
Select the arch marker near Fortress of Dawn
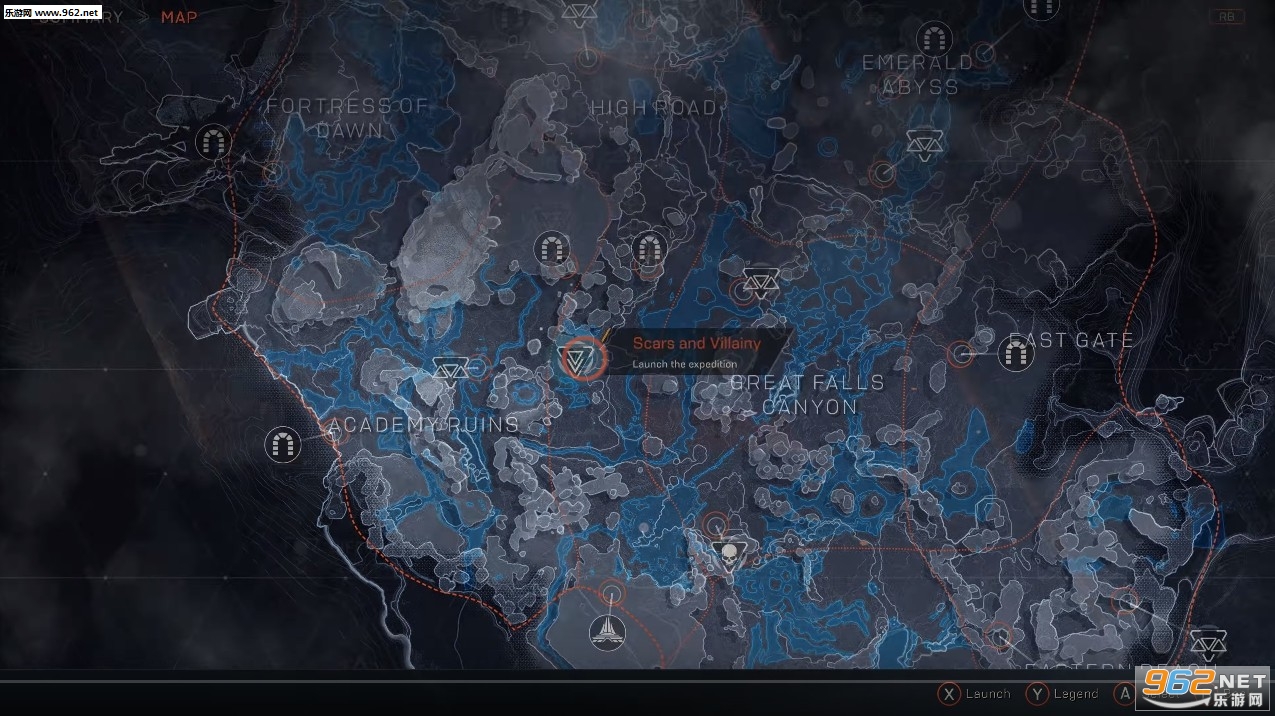point(212,142)
